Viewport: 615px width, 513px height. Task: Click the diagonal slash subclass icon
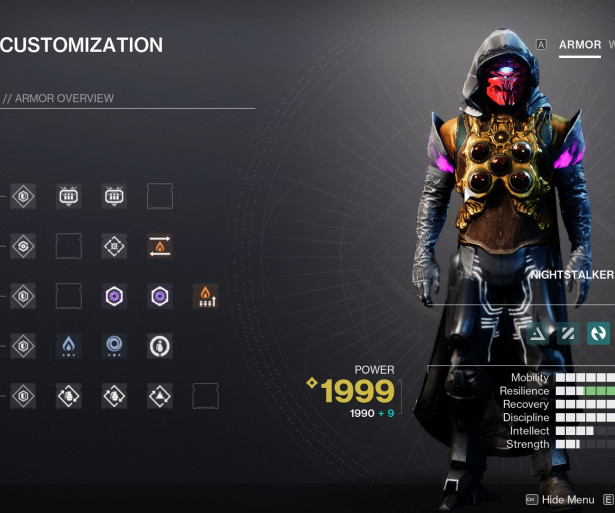click(x=568, y=334)
